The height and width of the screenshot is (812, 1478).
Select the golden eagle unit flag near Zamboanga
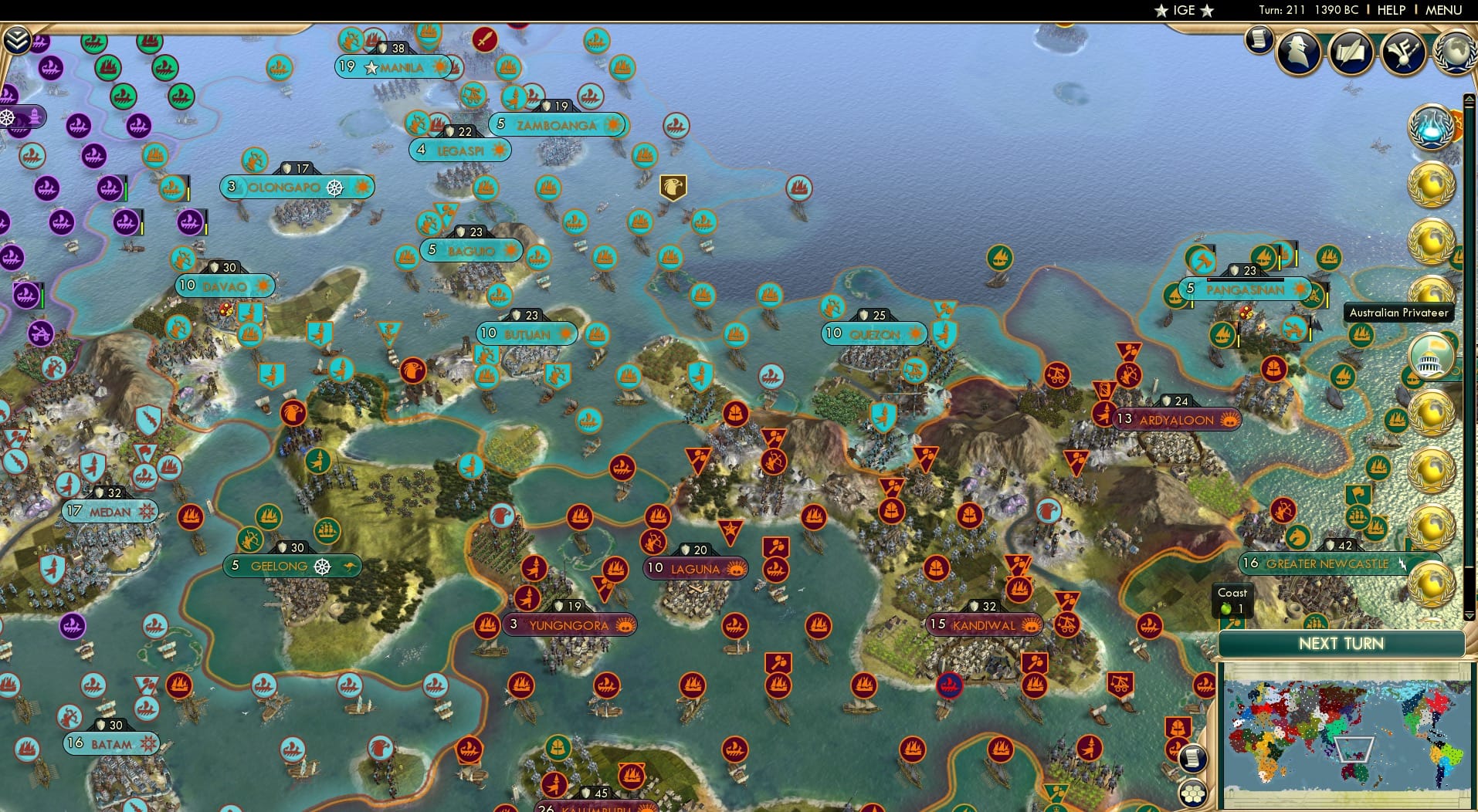673,185
